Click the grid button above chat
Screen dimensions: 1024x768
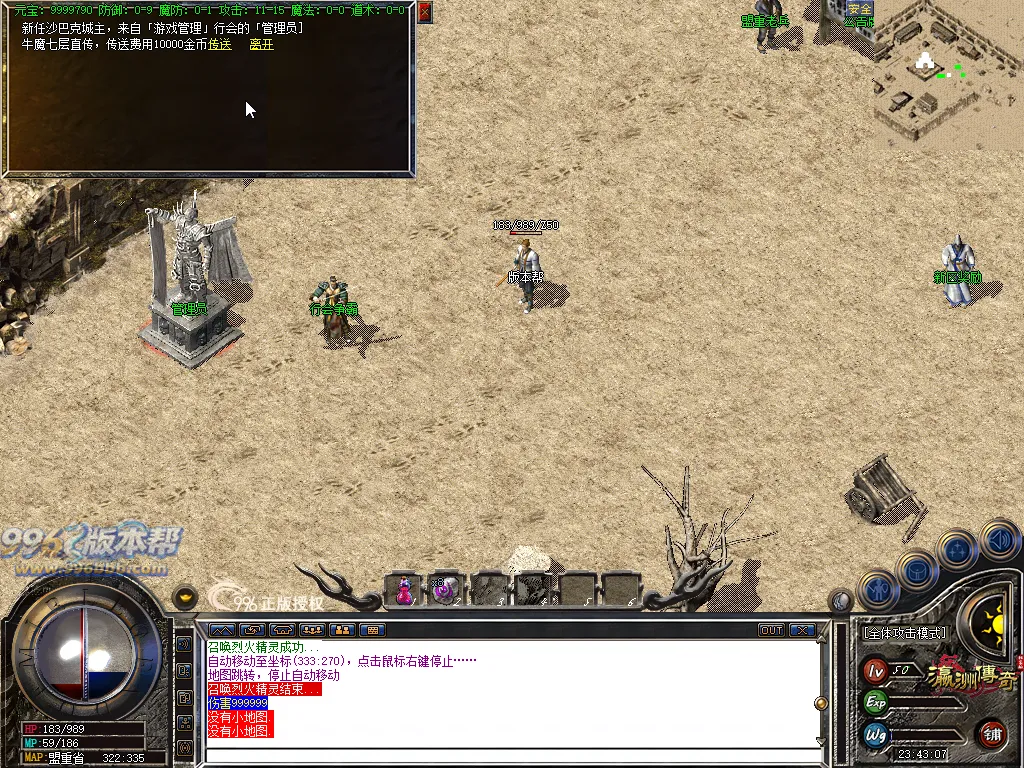tap(372, 630)
